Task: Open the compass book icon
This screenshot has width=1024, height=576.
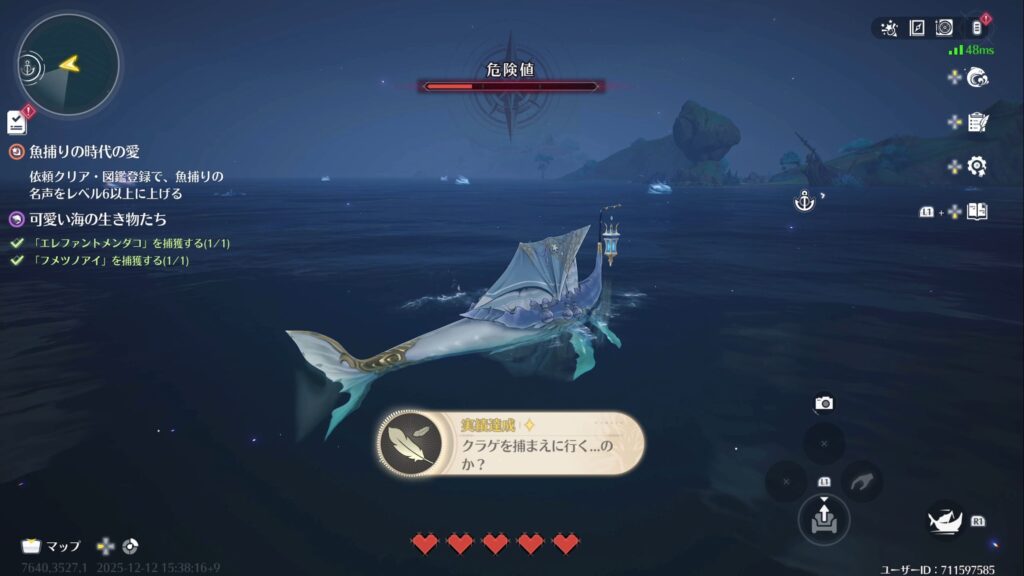Action: [x=917, y=28]
